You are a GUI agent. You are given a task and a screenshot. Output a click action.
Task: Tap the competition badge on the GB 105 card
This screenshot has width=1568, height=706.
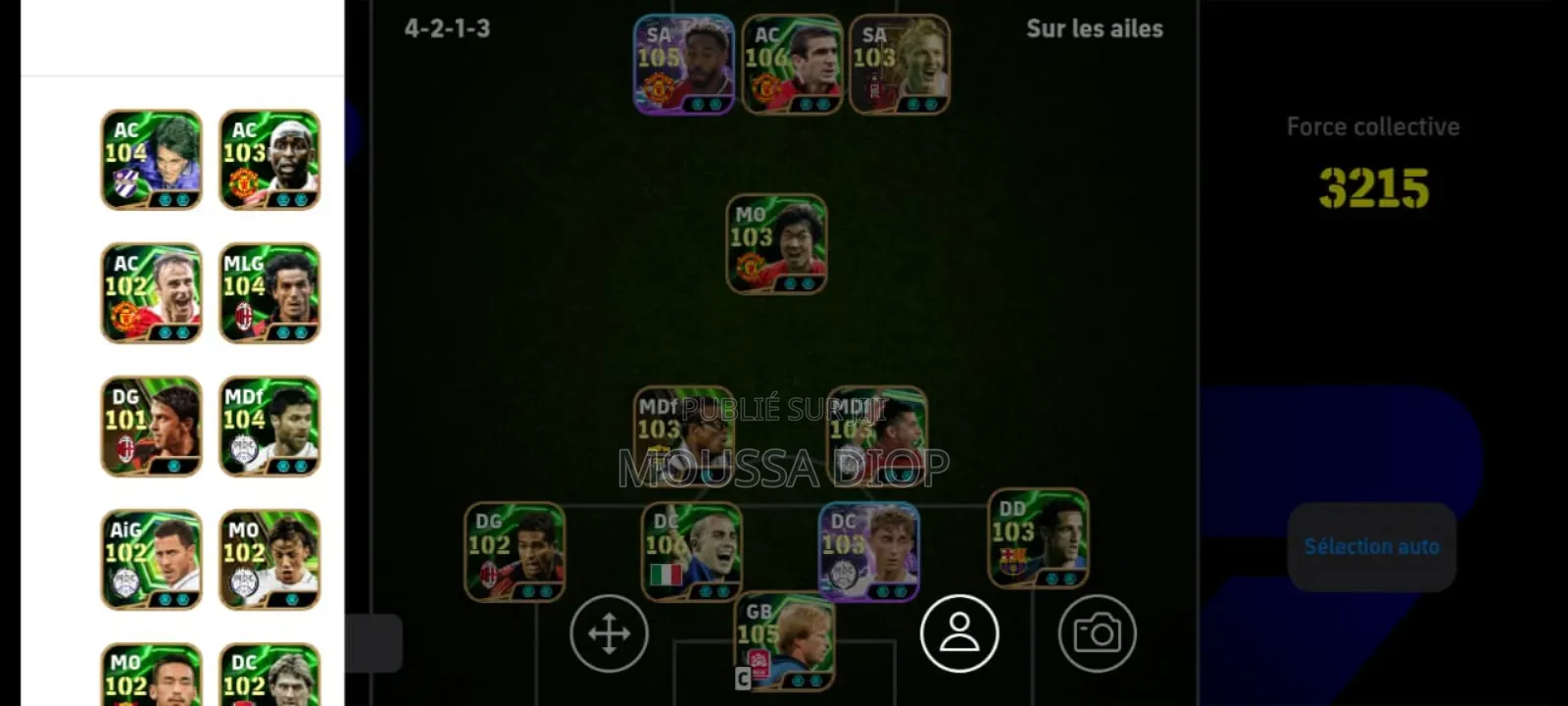click(759, 664)
